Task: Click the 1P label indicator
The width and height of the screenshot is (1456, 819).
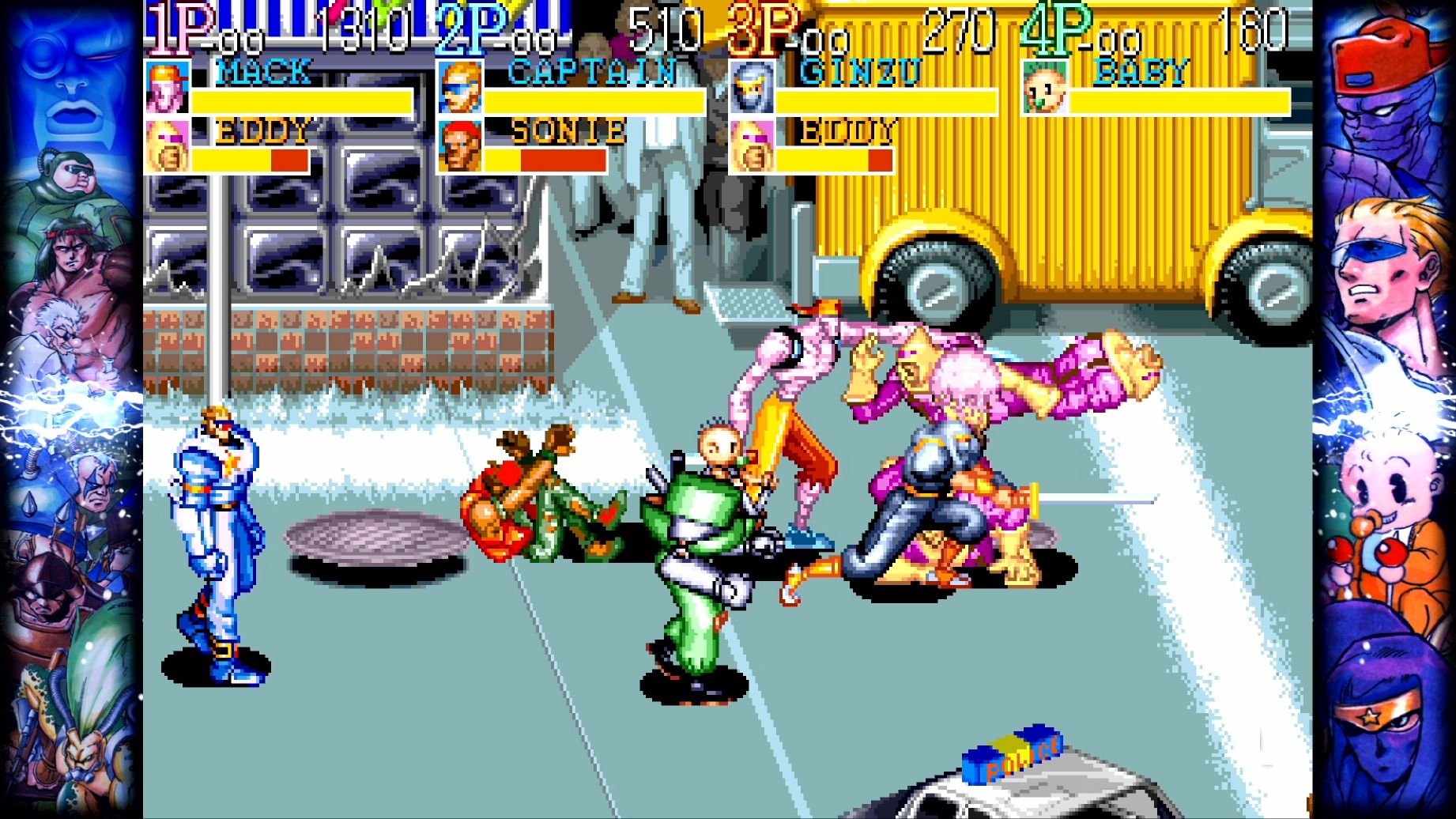Action: coord(178,24)
